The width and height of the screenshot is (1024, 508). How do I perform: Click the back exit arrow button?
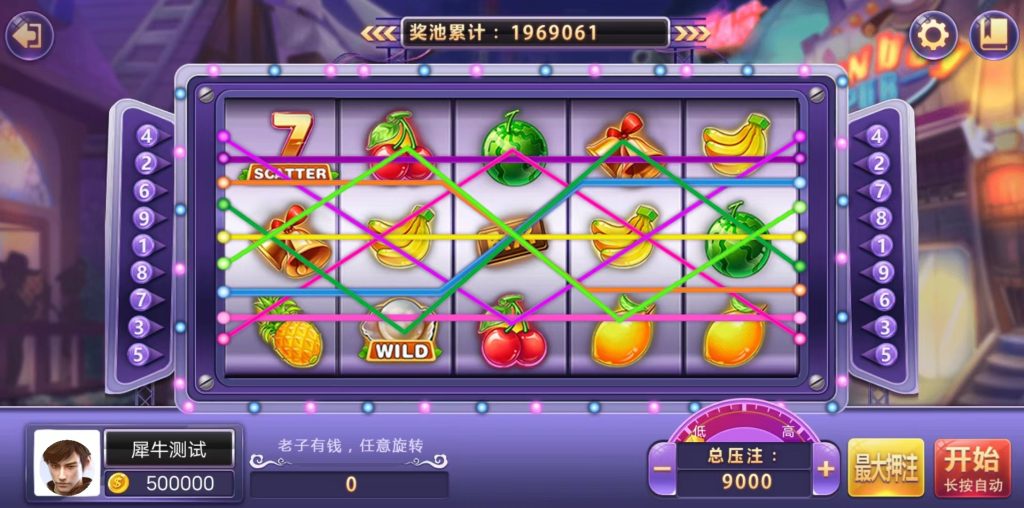pos(30,36)
